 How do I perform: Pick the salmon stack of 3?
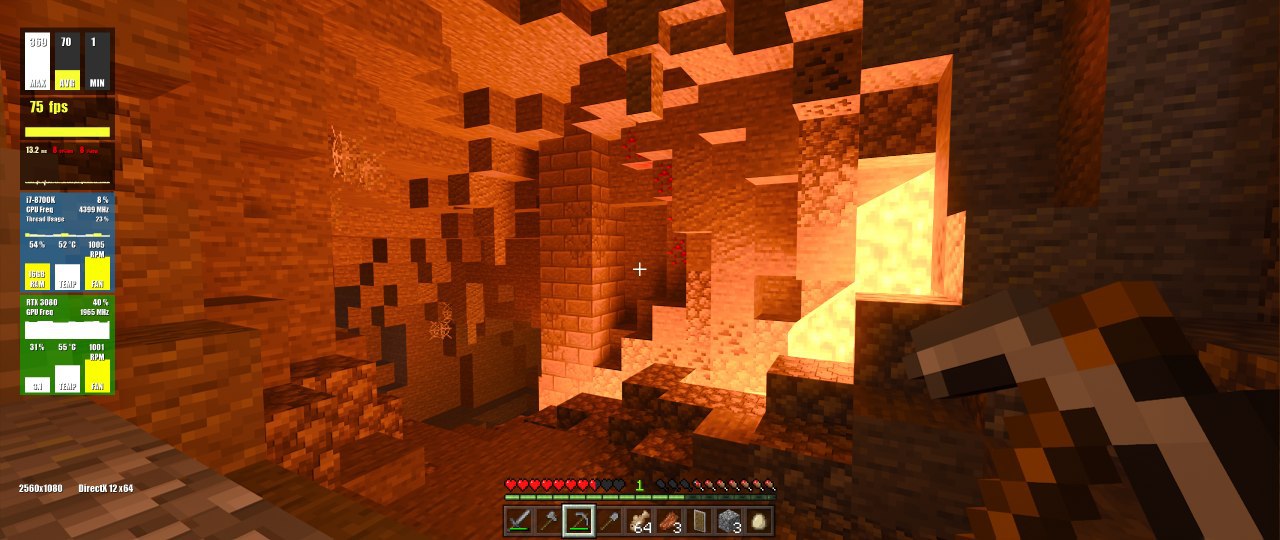coord(668,520)
